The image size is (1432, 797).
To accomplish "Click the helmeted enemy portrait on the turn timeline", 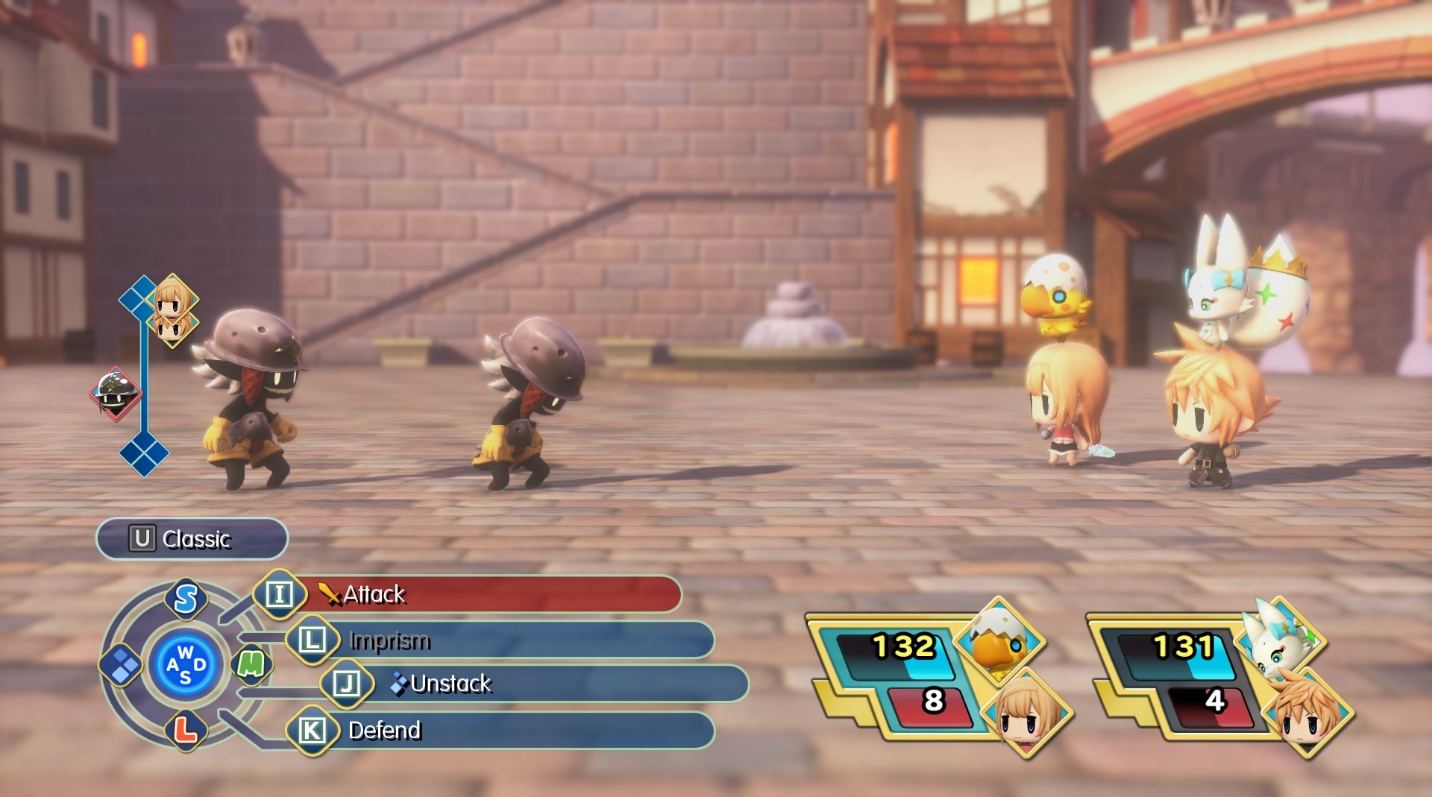I will tap(115, 392).
